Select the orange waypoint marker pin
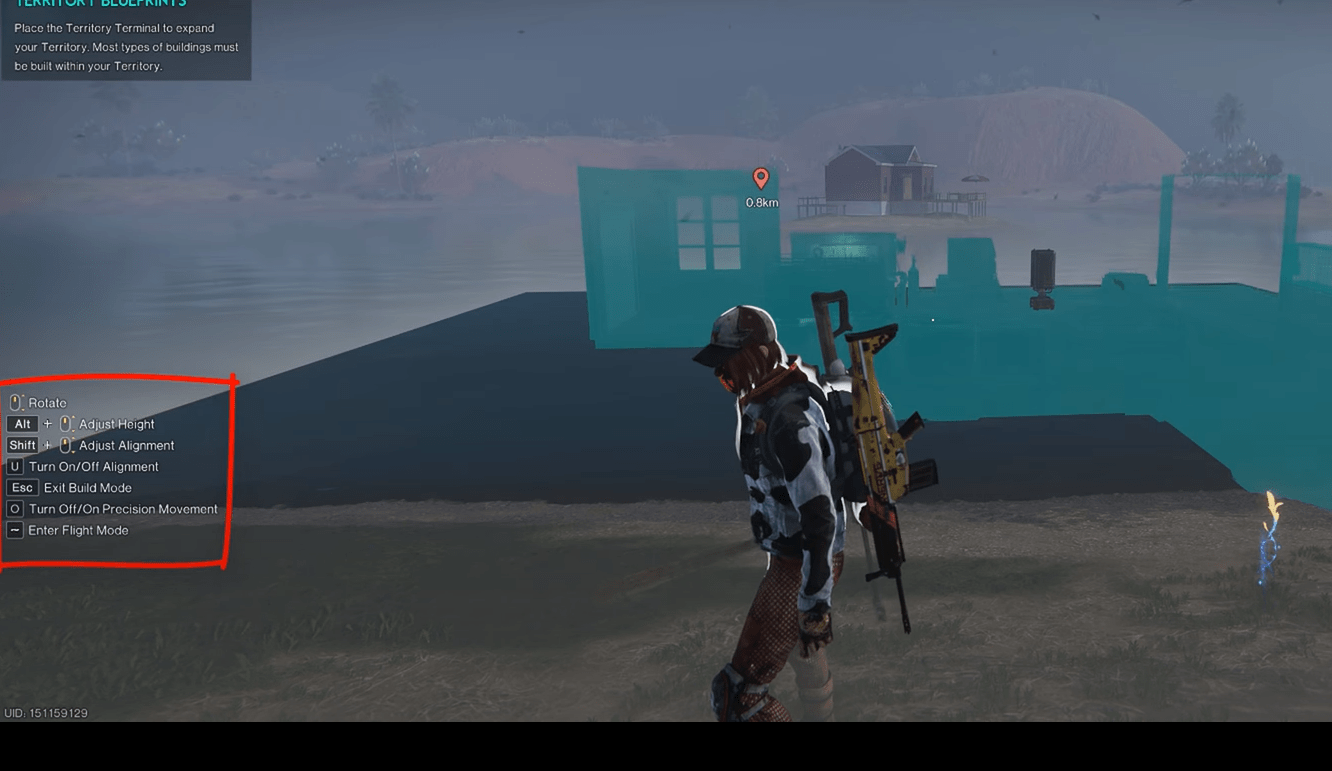This screenshot has height=771, width=1332. pos(760,179)
